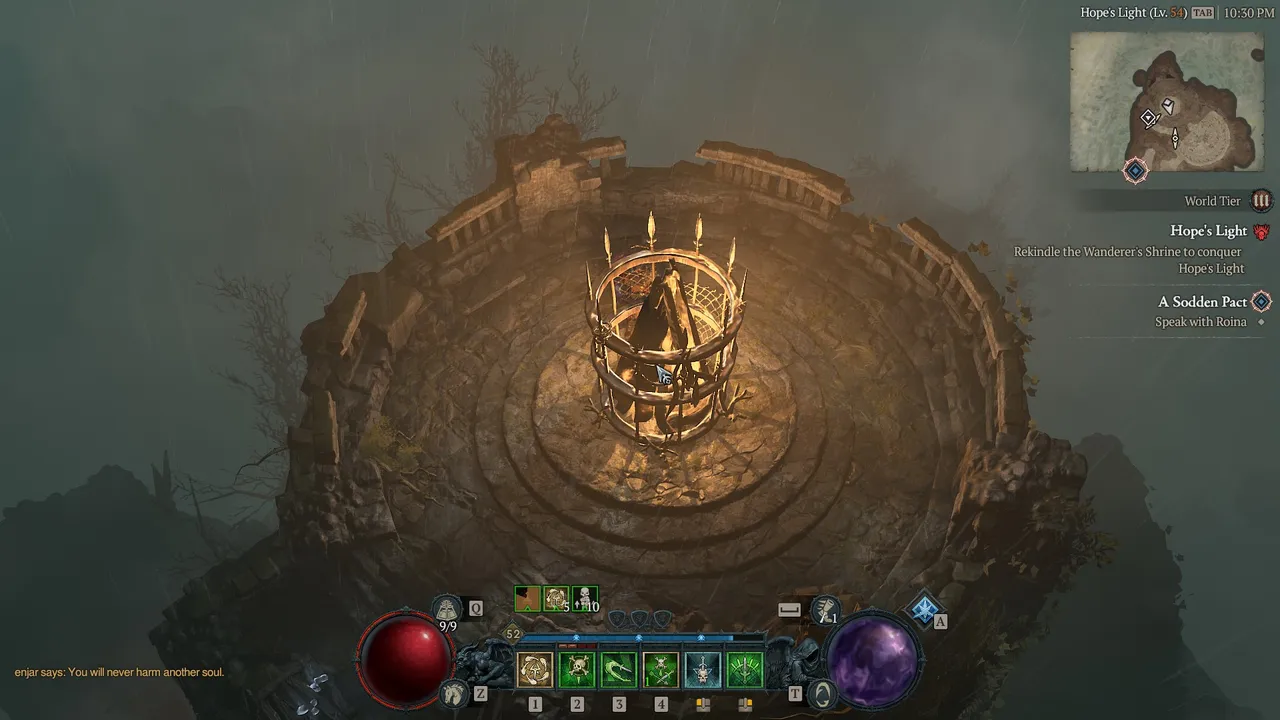Activate the first skill with swirling arrow
The image size is (1280, 720).
pos(535,670)
